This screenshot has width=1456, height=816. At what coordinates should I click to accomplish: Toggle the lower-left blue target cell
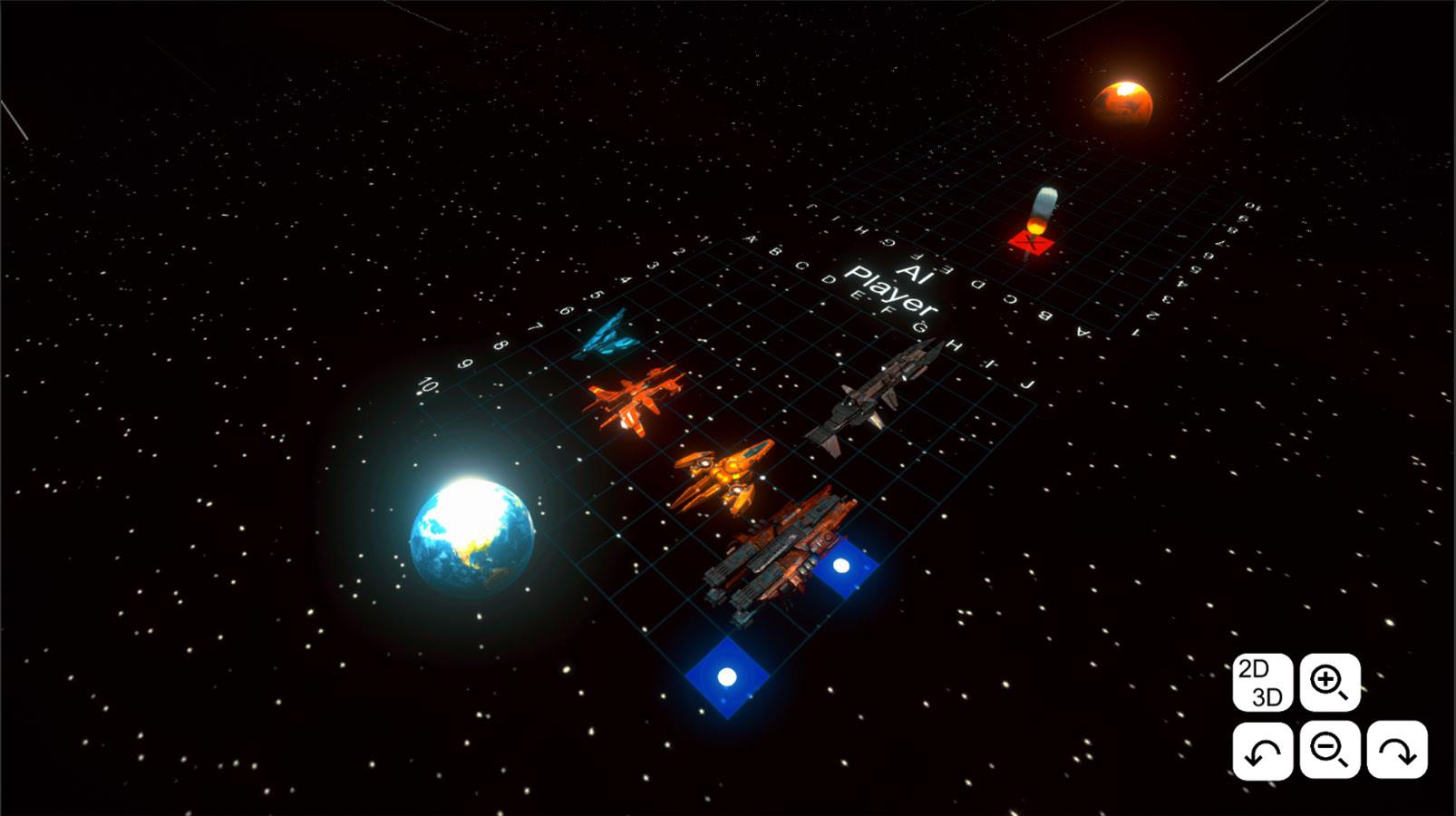click(725, 675)
